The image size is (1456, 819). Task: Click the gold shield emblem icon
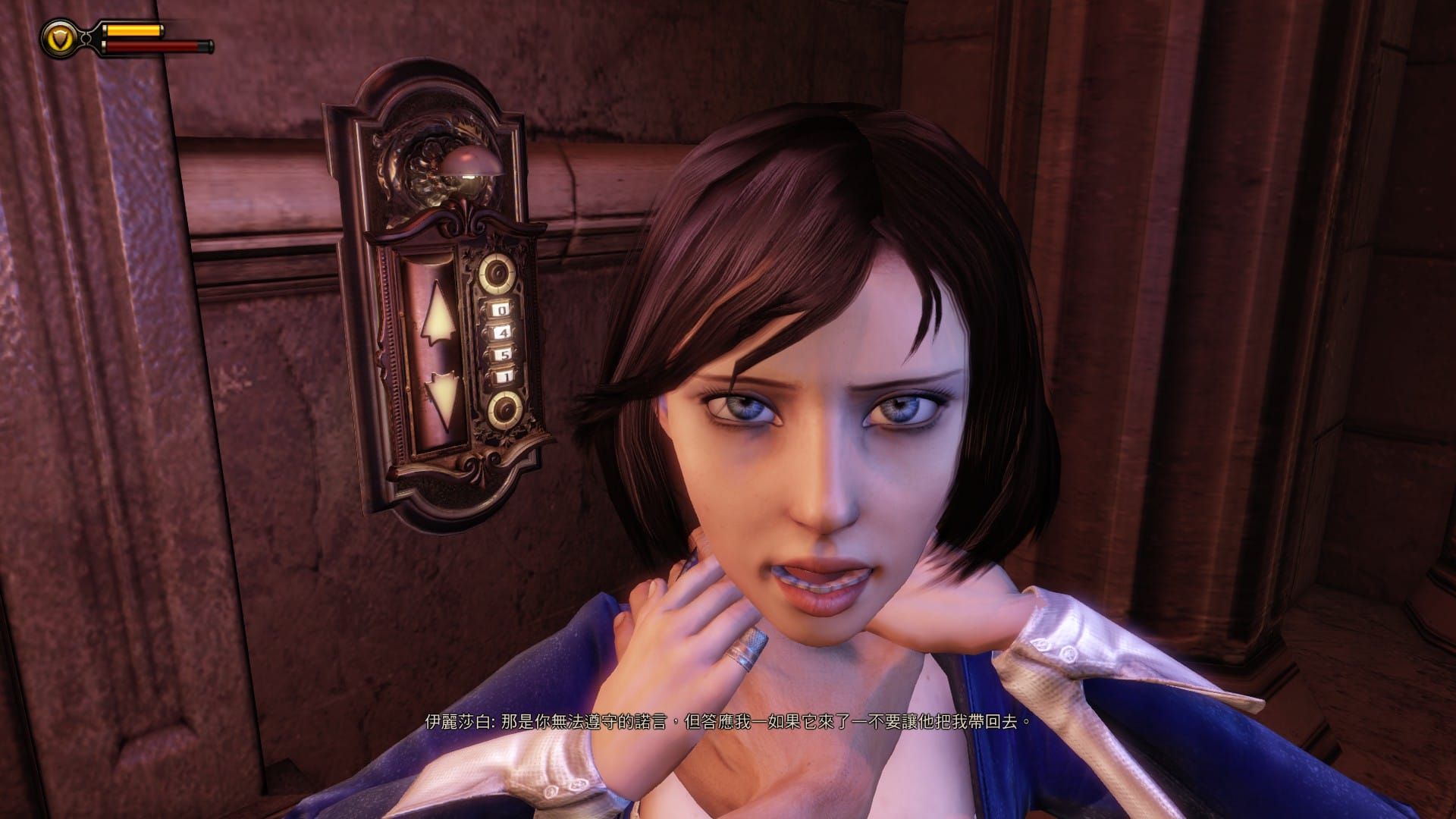point(59,38)
